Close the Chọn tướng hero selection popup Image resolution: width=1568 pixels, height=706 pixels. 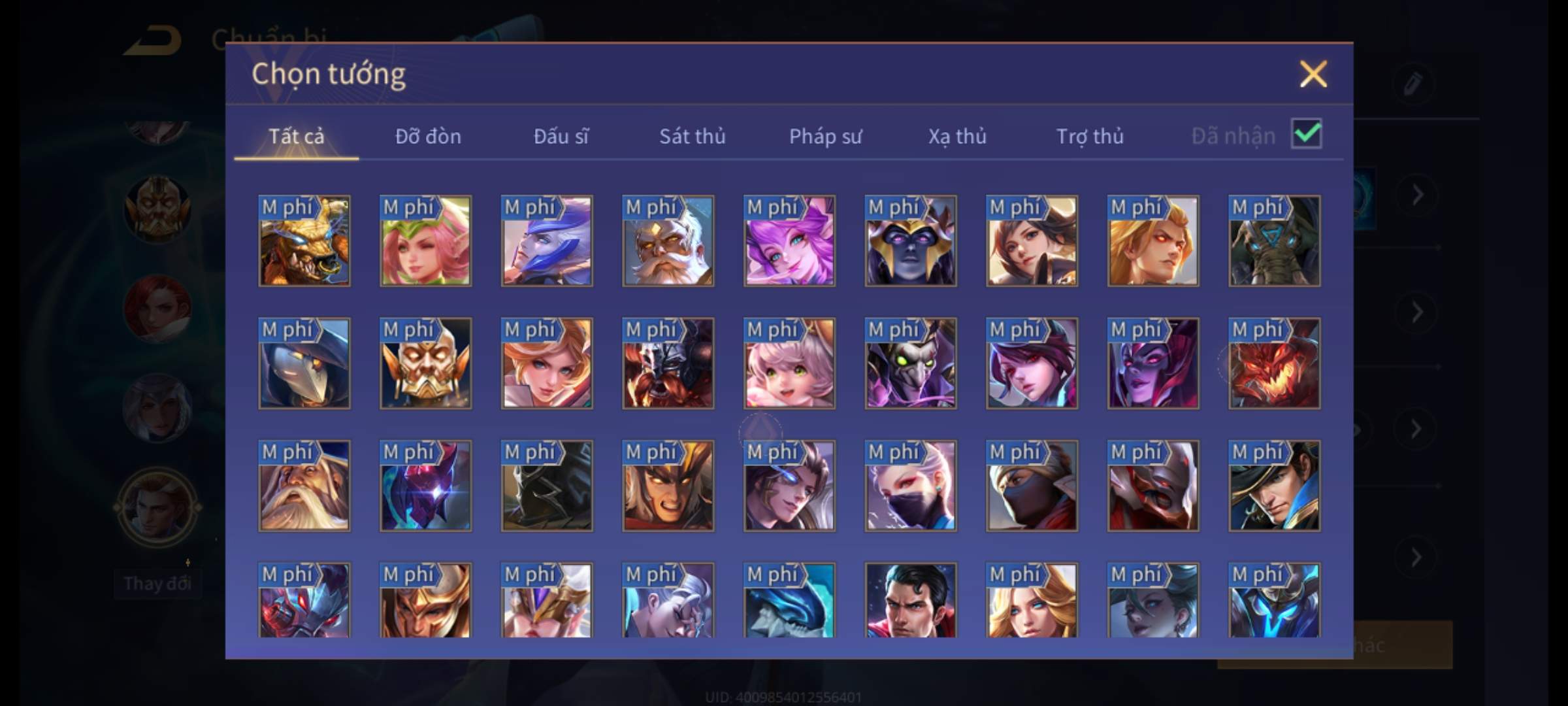pyautogui.click(x=1313, y=74)
